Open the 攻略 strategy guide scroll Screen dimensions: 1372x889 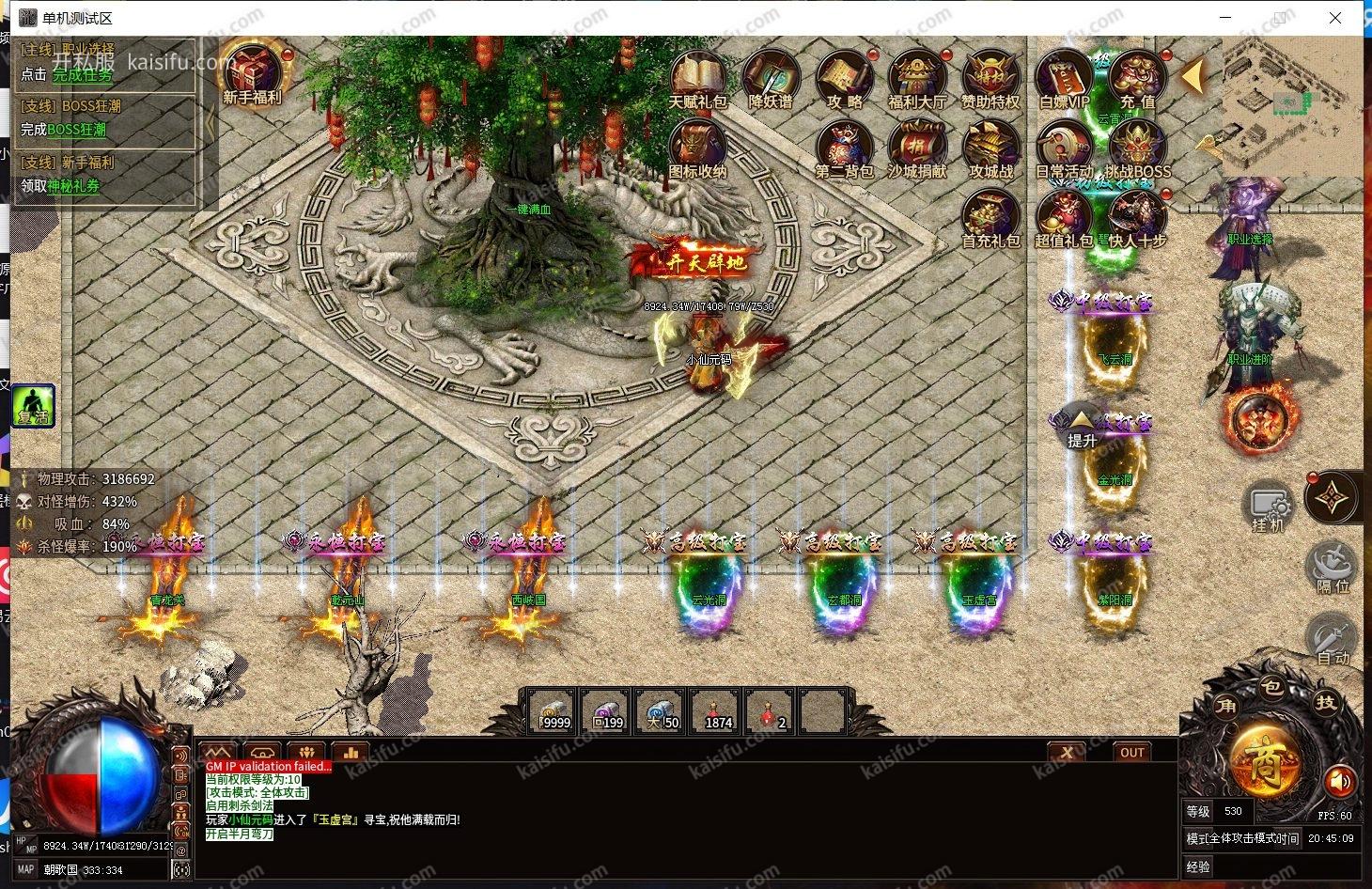click(x=845, y=78)
